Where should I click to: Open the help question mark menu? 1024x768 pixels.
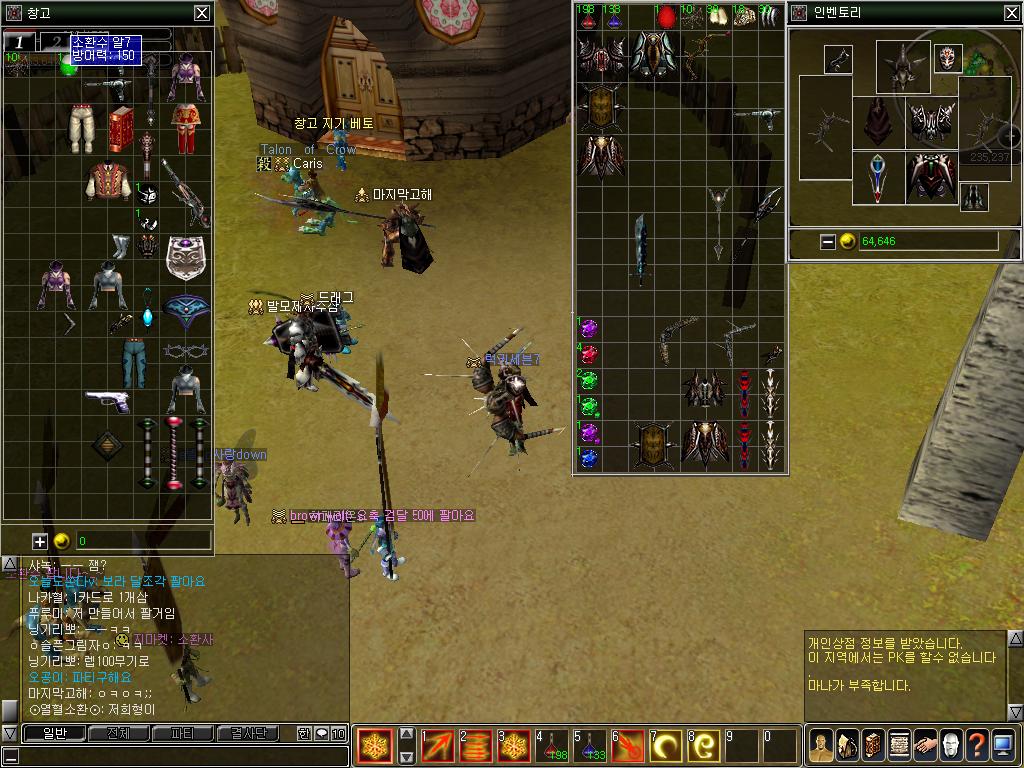tap(977, 745)
